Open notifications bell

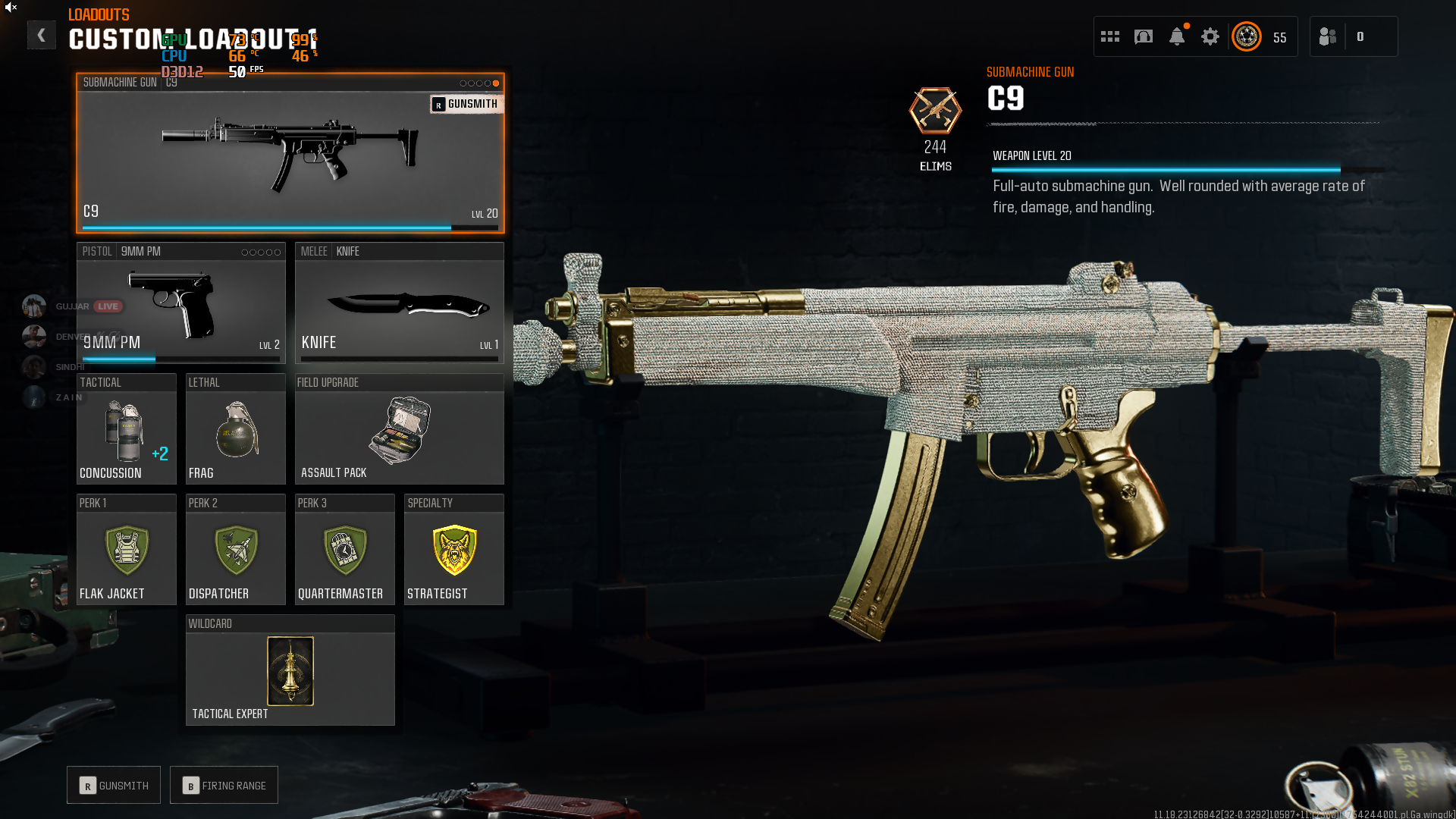click(x=1177, y=36)
